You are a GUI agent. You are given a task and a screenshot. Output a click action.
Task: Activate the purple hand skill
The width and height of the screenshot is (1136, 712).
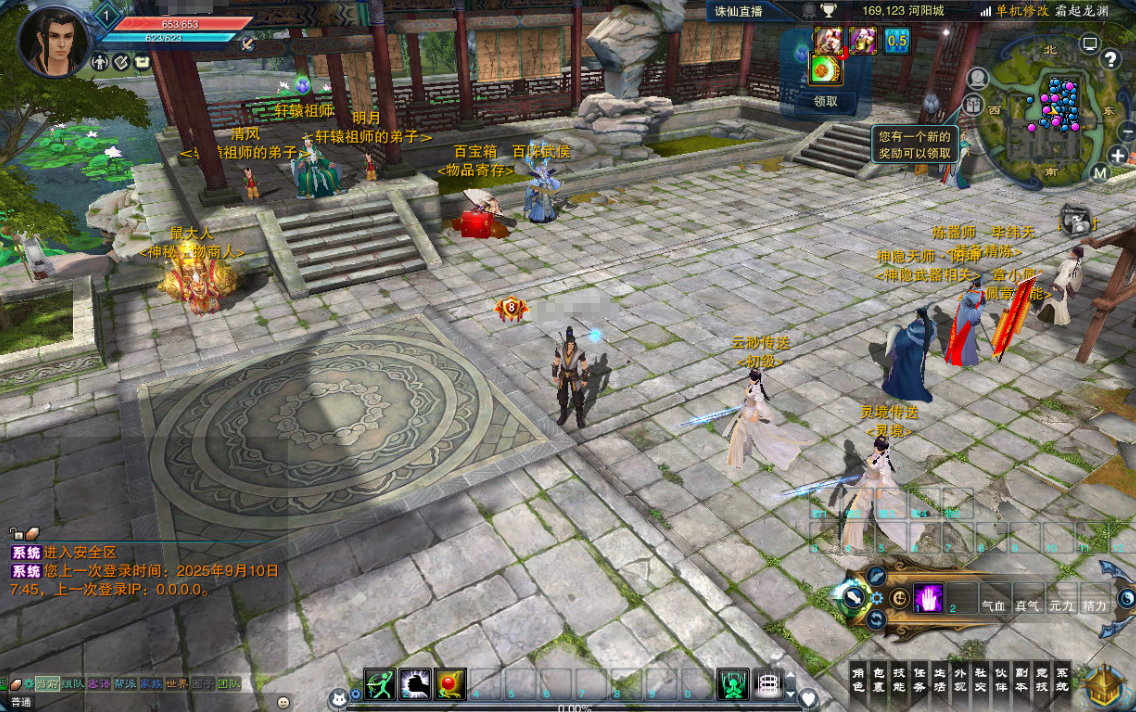click(928, 598)
